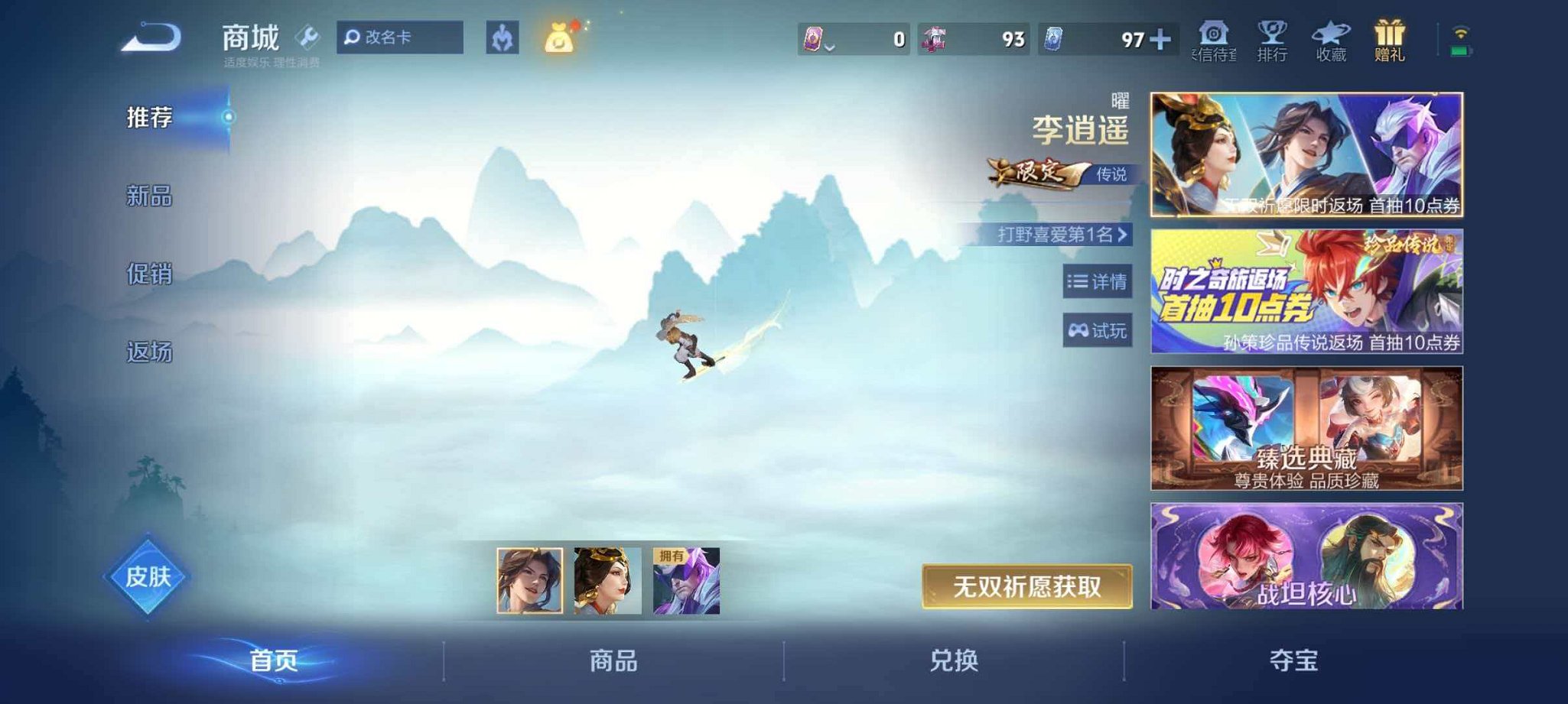The height and width of the screenshot is (704, 1568).
Task: Click the 改名卡 search field
Action: [x=400, y=35]
